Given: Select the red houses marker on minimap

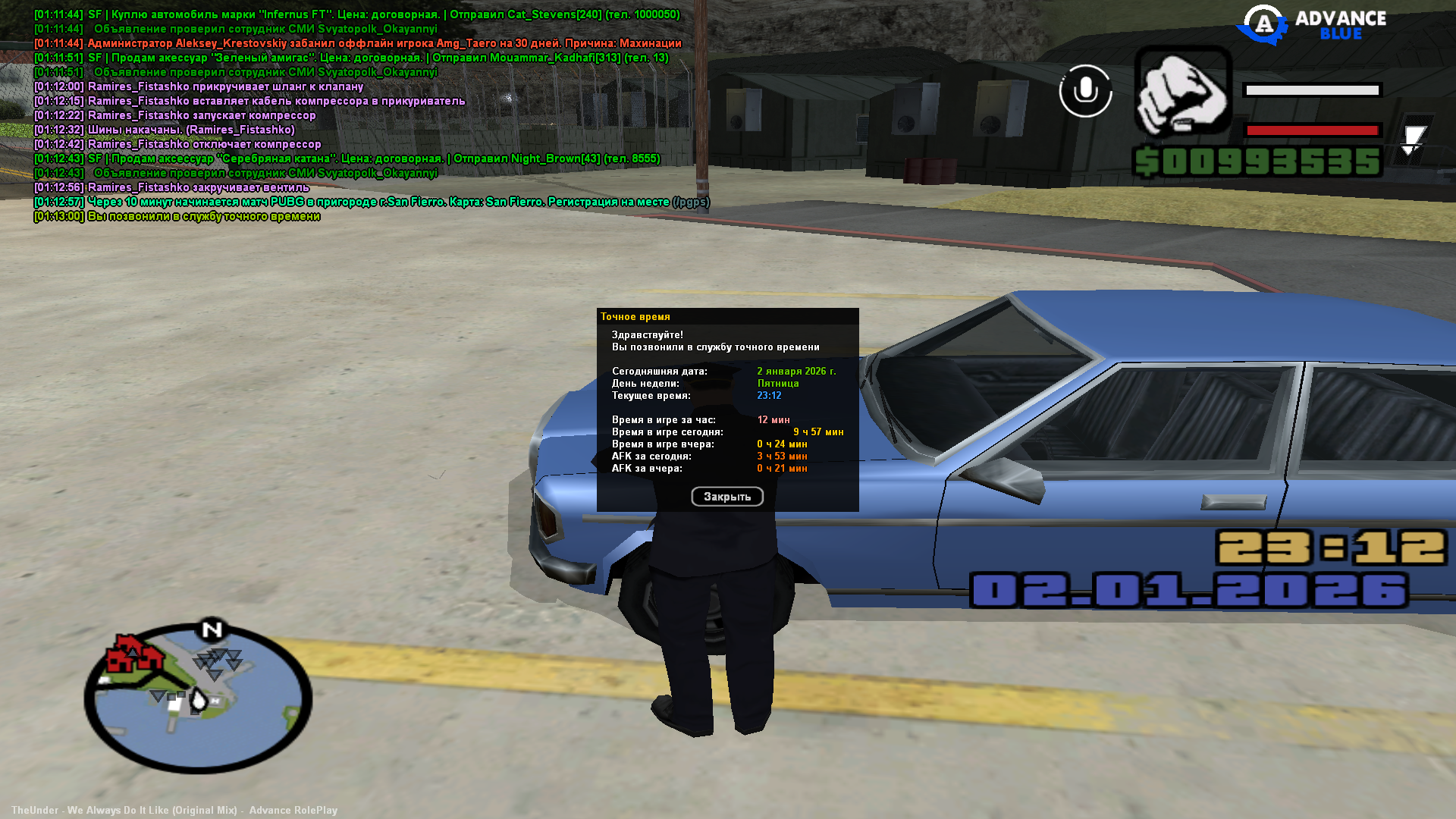Looking at the screenshot, I should click(x=133, y=653).
